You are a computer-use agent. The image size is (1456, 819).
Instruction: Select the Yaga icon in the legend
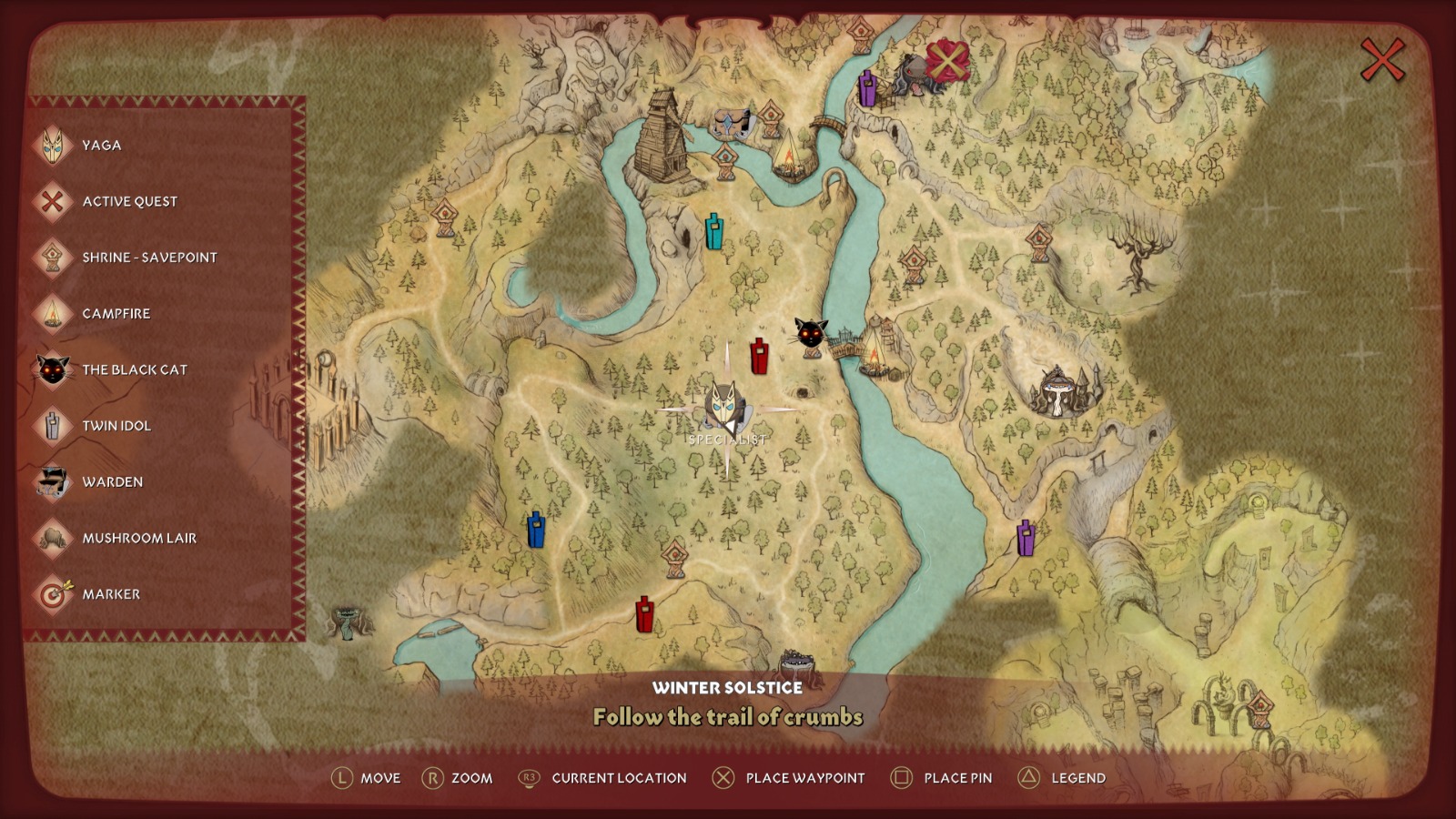click(52, 145)
